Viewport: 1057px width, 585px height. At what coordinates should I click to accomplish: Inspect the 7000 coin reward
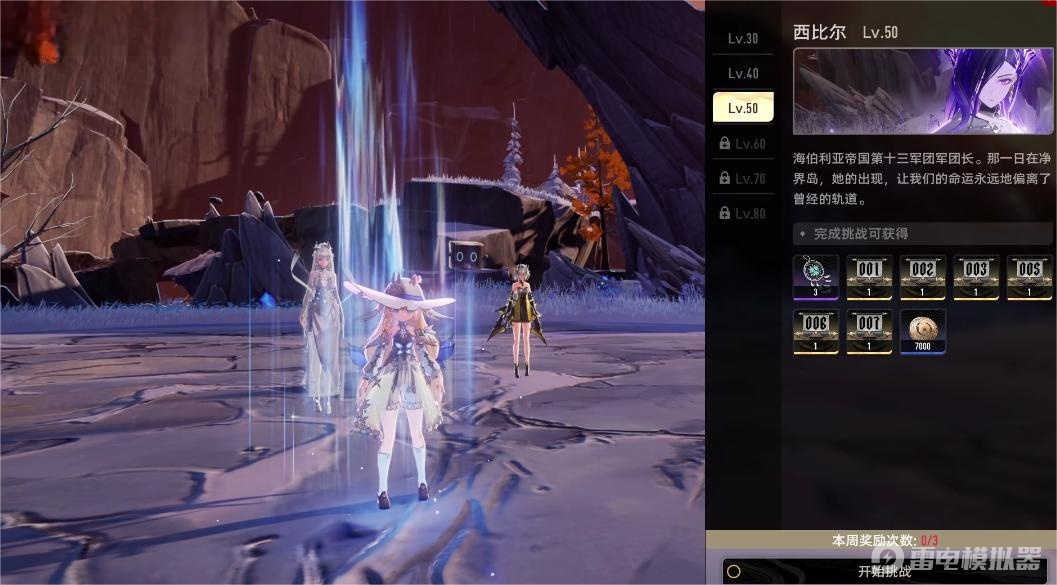(x=922, y=331)
